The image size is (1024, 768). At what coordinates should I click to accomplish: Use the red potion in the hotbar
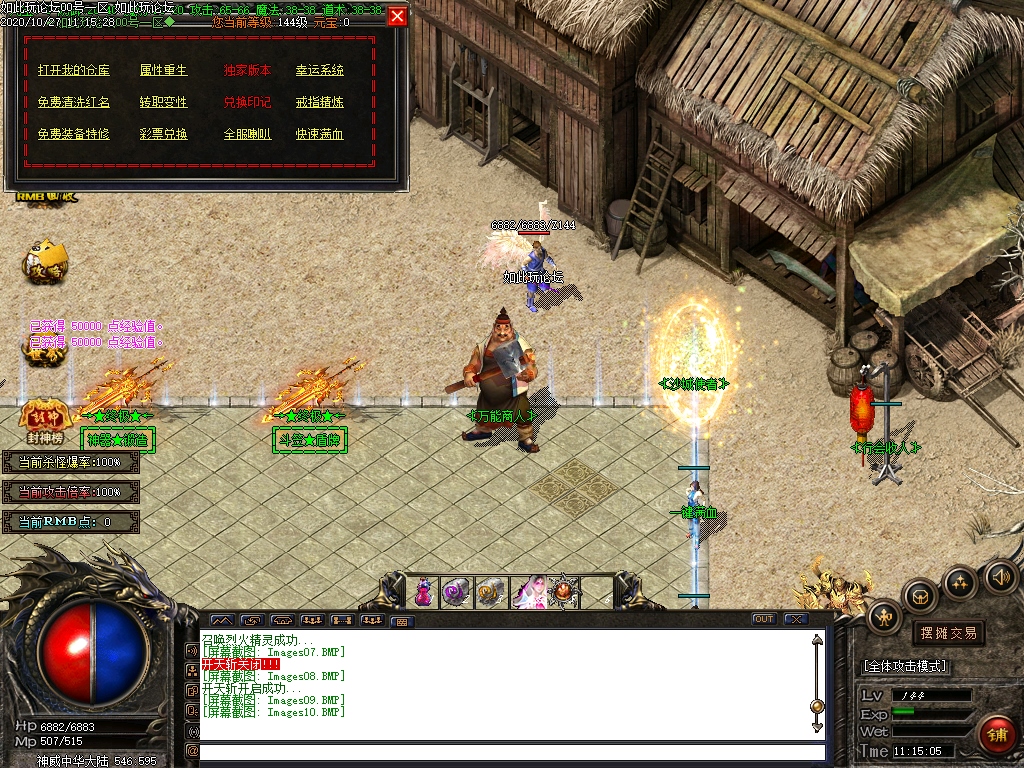coord(424,592)
